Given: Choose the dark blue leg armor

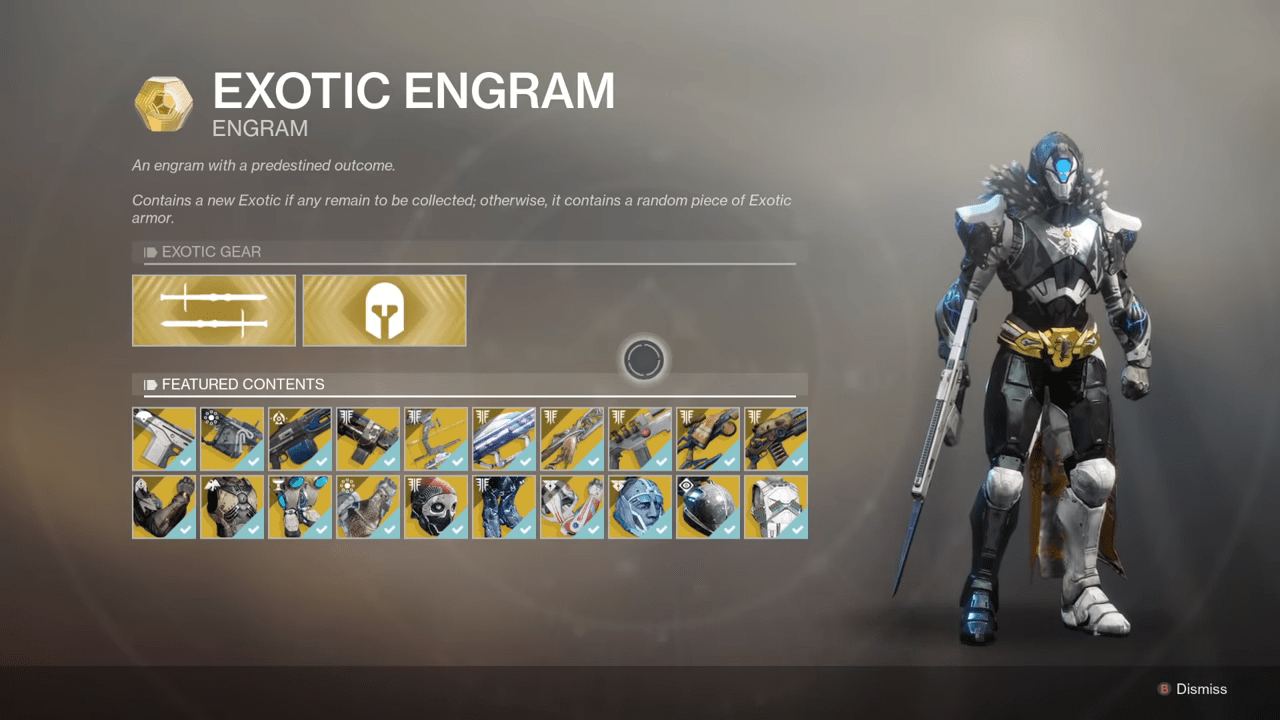Looking at the screenshot, I should click(x=504, y=506).
